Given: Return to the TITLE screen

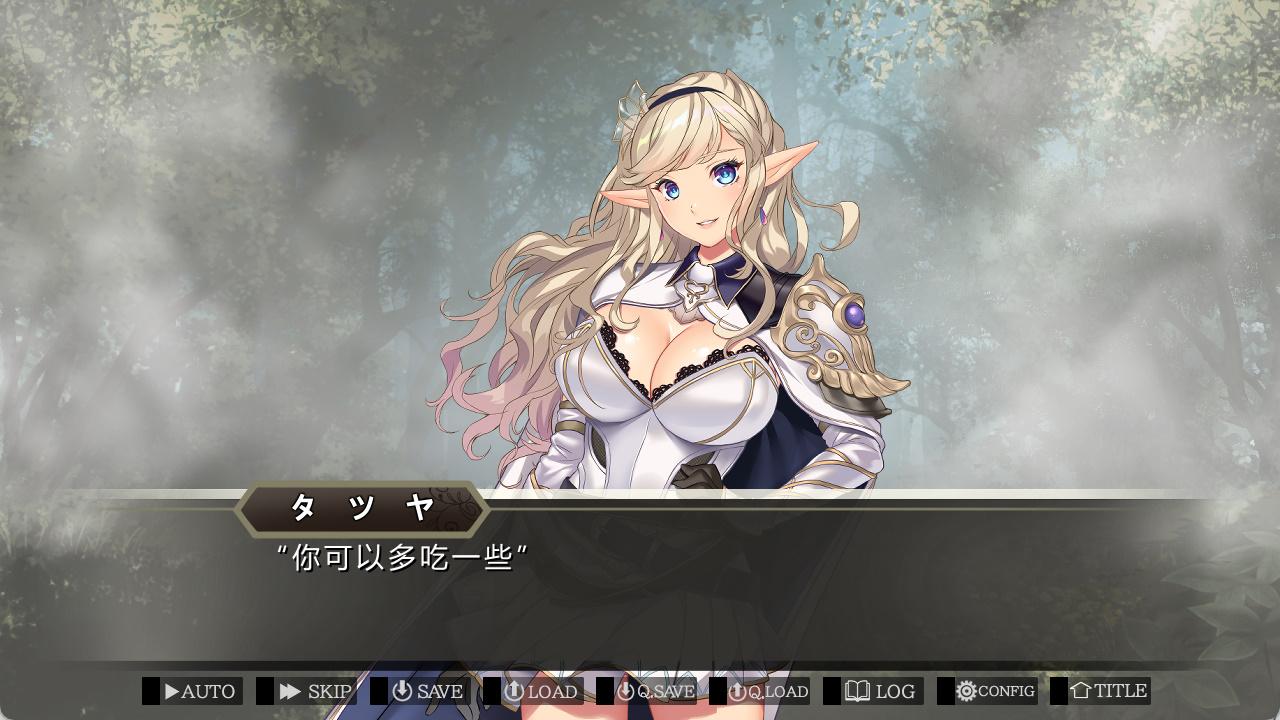Looking at the screenshot, I should coord(1108,691).
